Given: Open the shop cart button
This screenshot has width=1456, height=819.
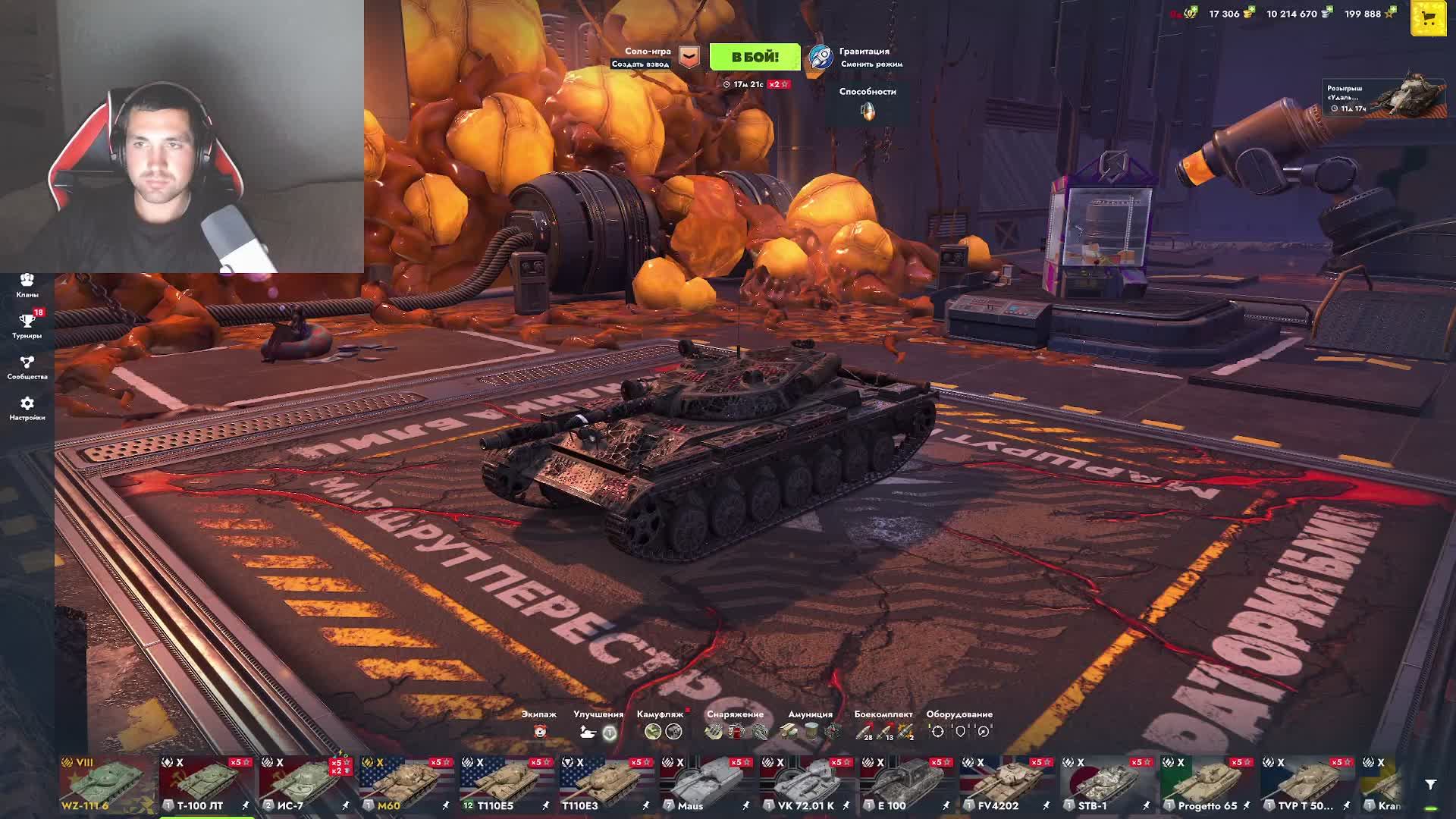Looking at the screenshot, I should tap(1428, 19).
